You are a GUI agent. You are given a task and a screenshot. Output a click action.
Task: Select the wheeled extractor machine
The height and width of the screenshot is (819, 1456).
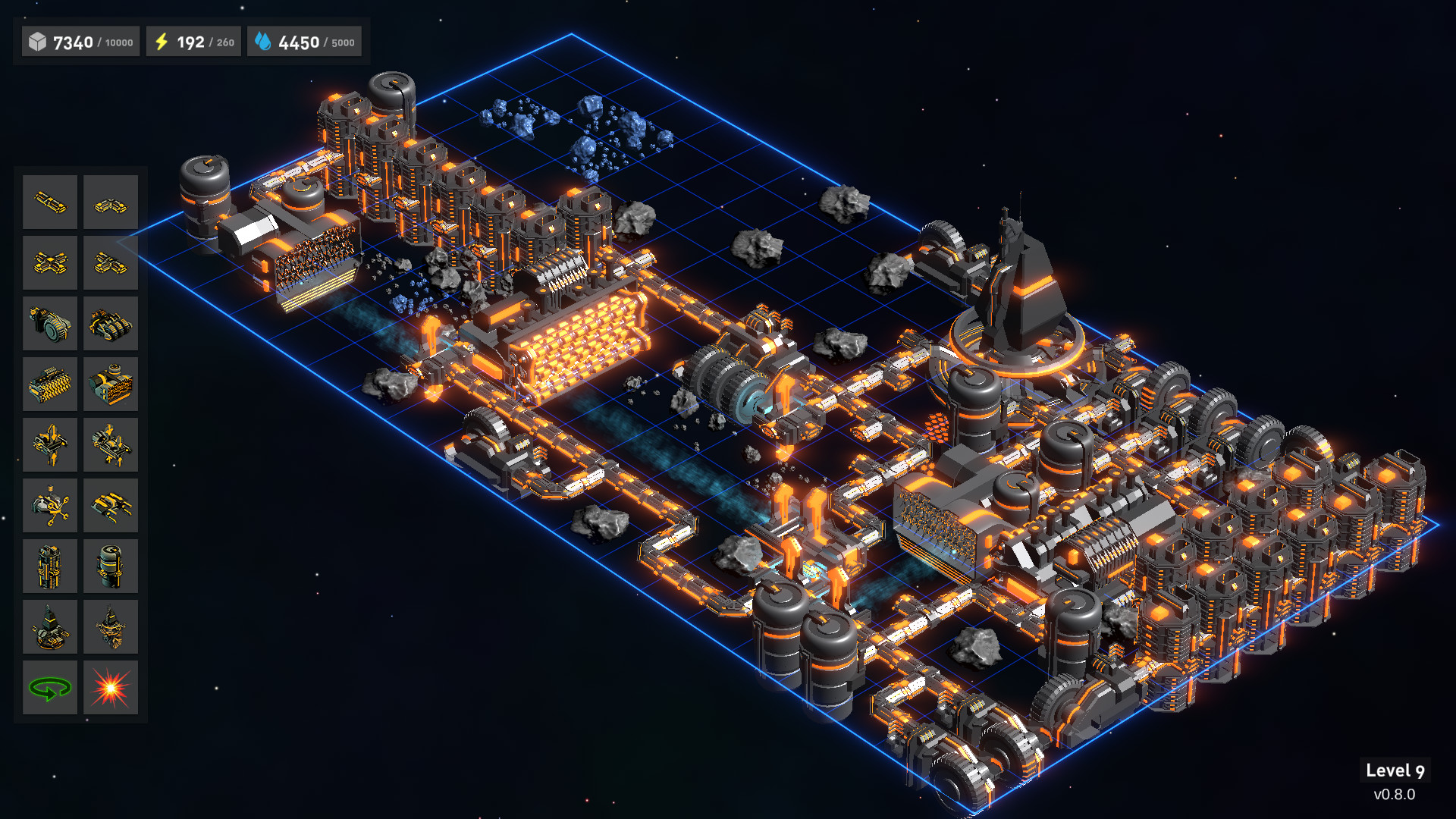(49, 323)
